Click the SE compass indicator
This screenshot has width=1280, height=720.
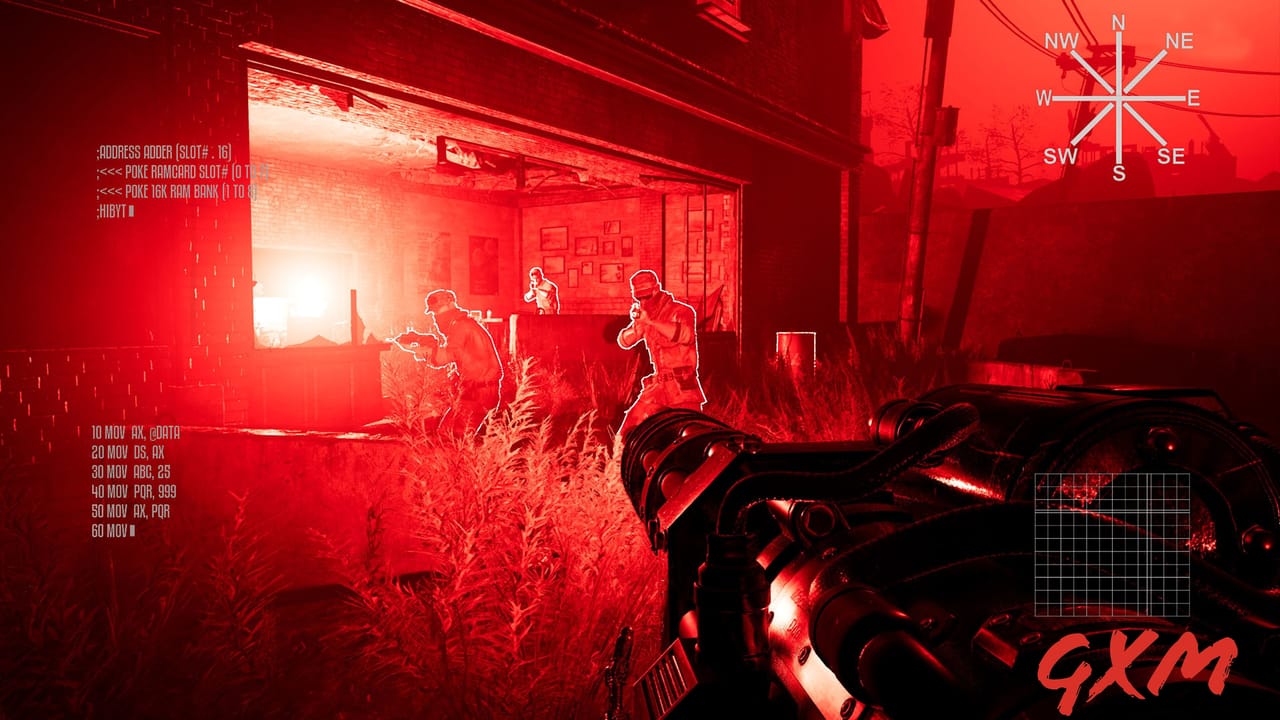1170,155
